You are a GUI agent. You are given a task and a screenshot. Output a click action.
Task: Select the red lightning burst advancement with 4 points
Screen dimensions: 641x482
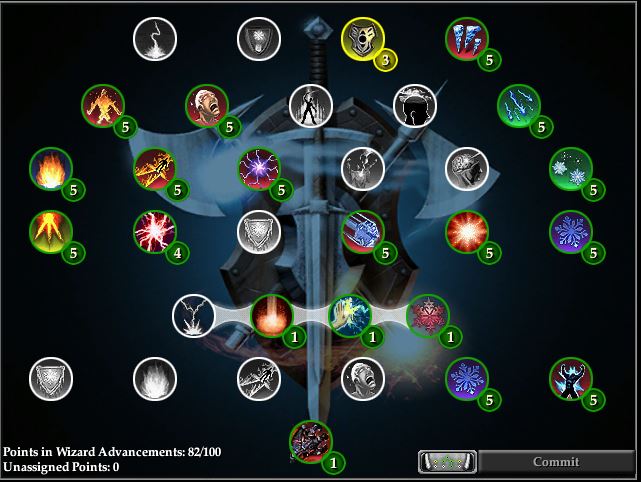(x=155, y=231)
